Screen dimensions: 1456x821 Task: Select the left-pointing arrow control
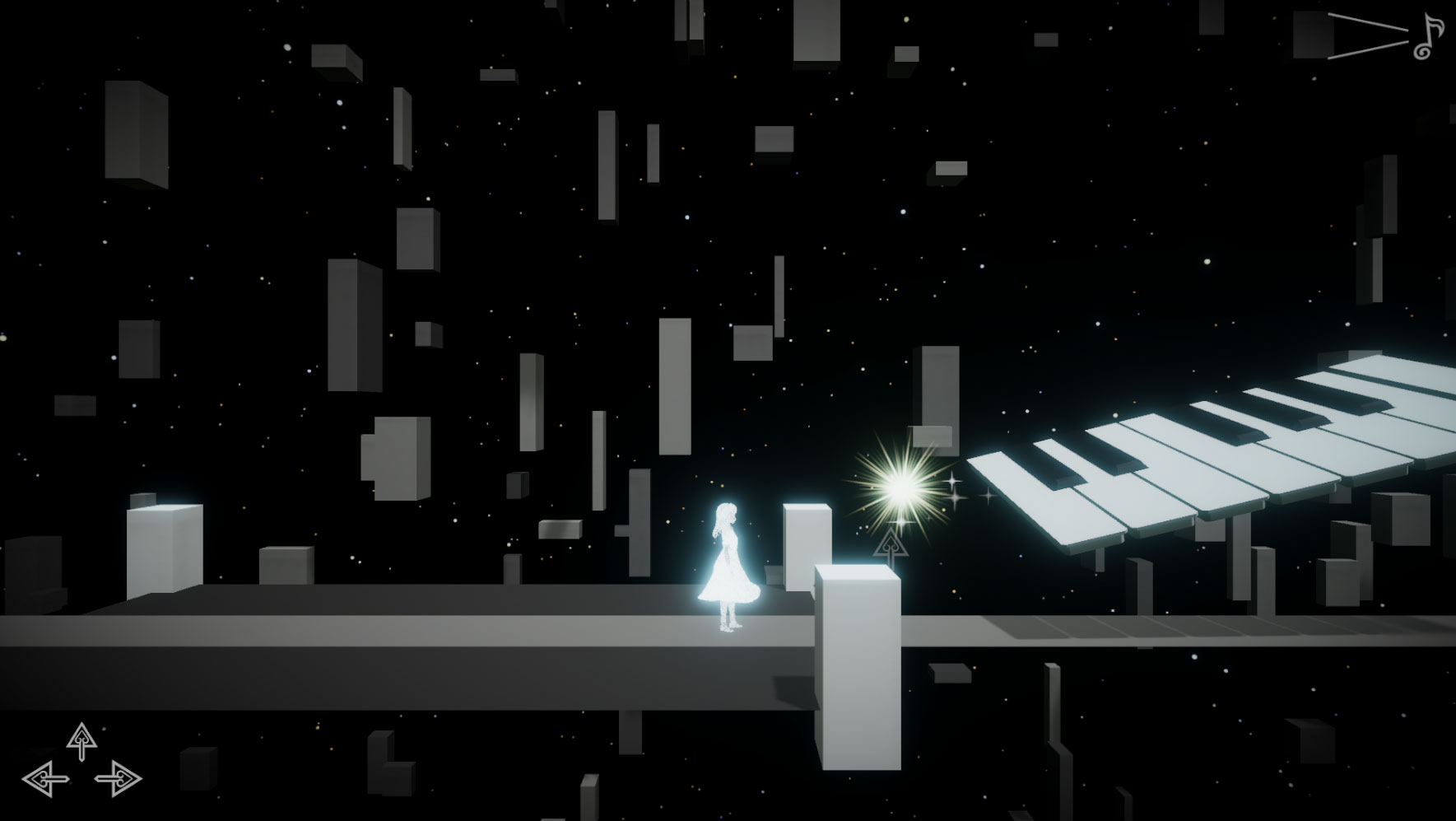(45, 777)
